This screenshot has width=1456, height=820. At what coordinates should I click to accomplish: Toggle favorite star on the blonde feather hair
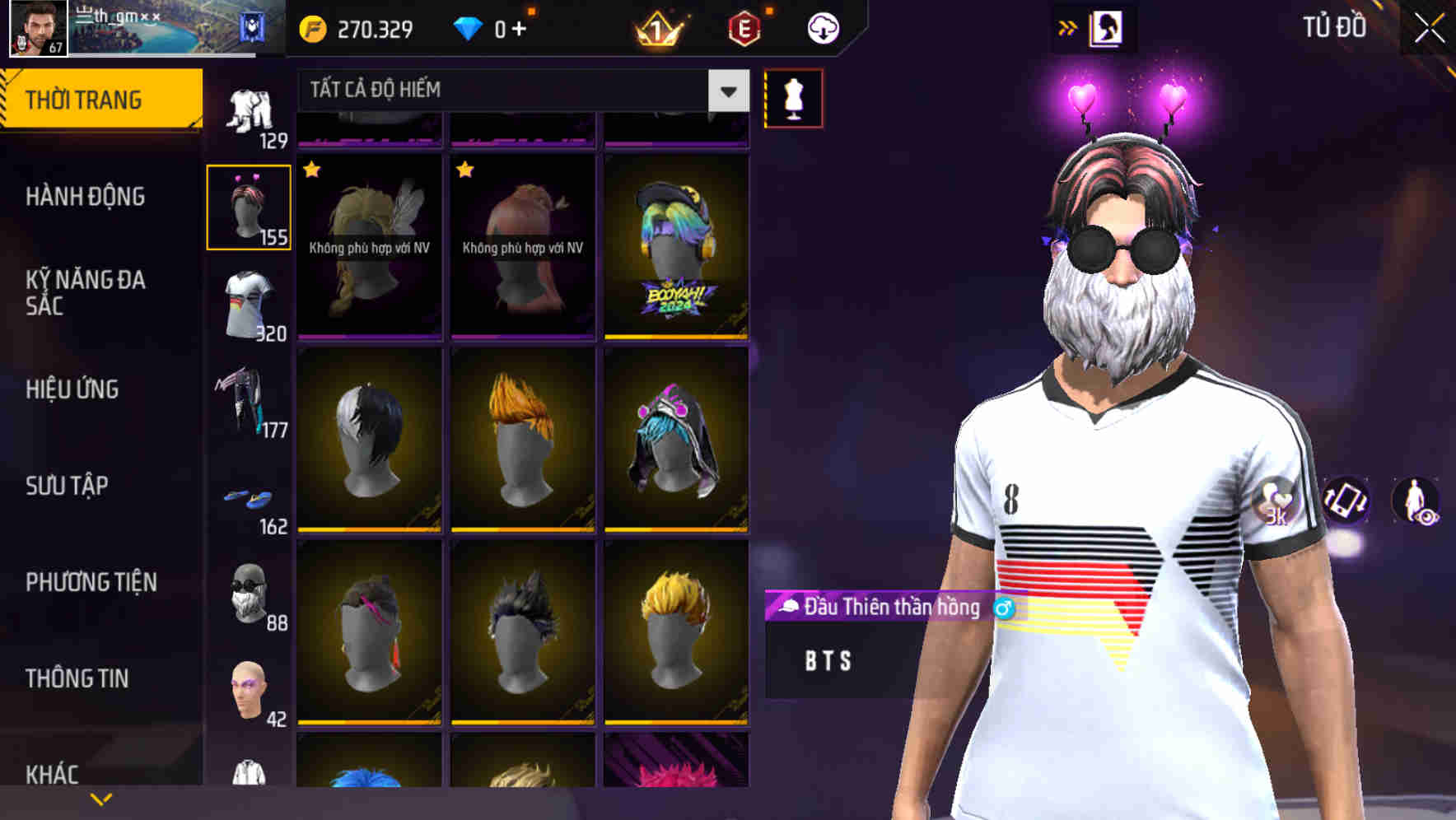(311, 170)
